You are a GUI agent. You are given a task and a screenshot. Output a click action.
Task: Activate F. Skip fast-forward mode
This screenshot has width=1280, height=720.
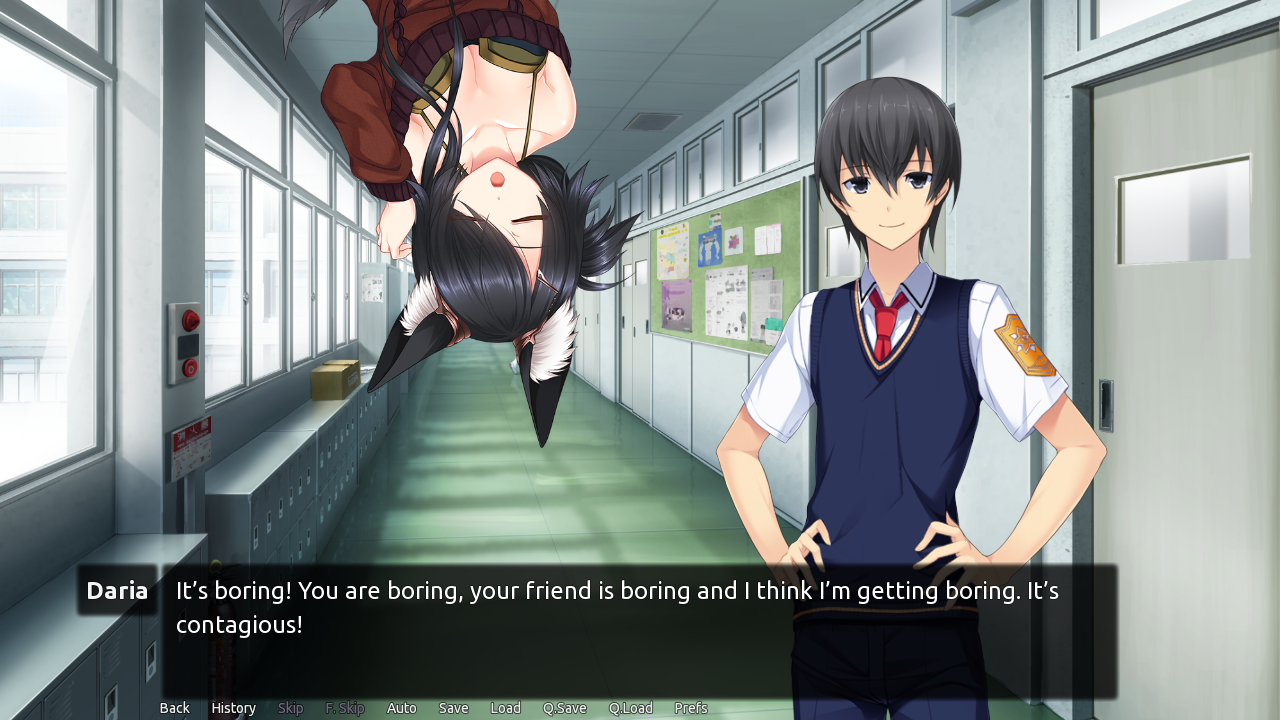coord(344,707)
